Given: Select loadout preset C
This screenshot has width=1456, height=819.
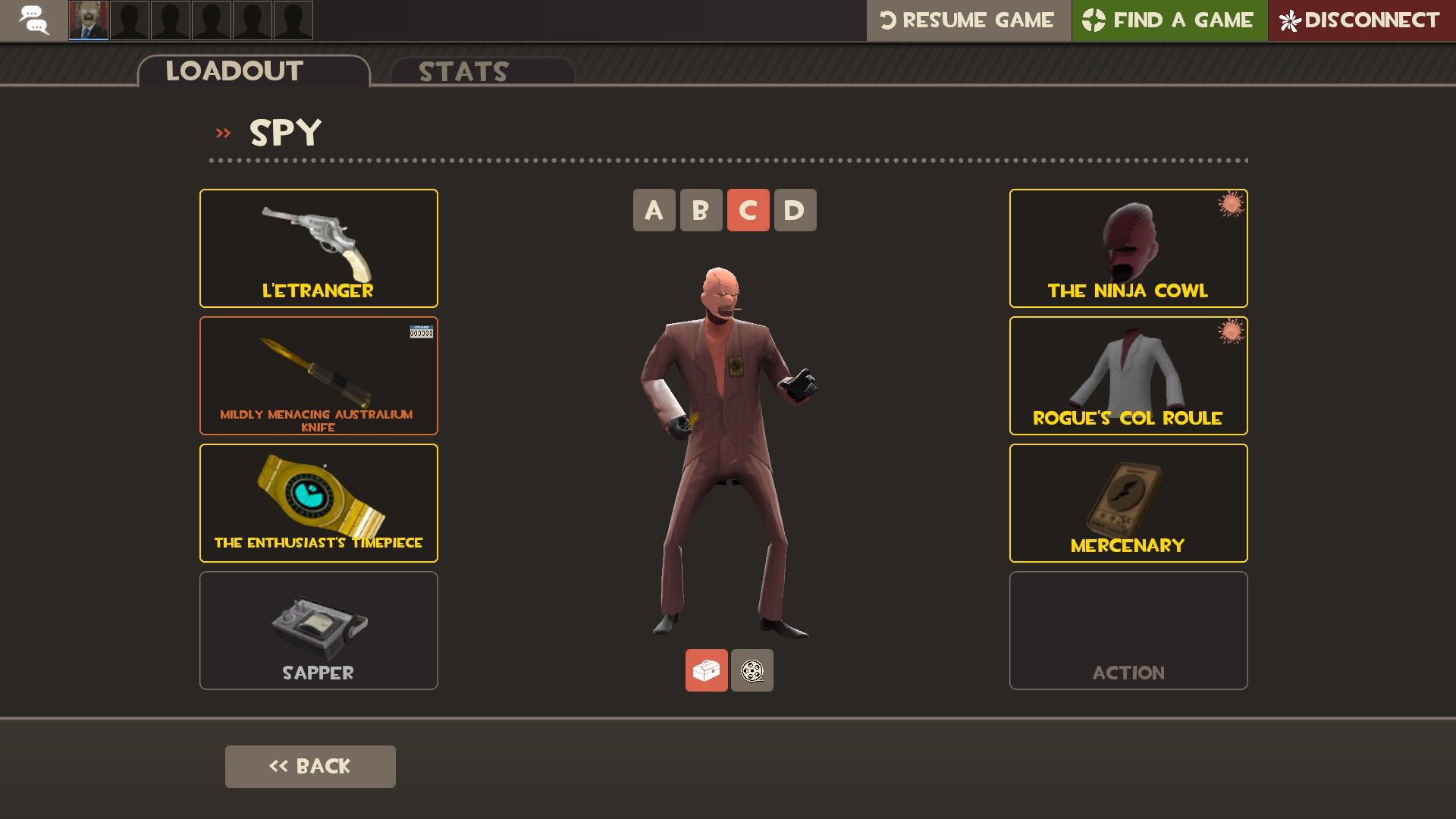Looking at the screenshot, I should 748,210.
